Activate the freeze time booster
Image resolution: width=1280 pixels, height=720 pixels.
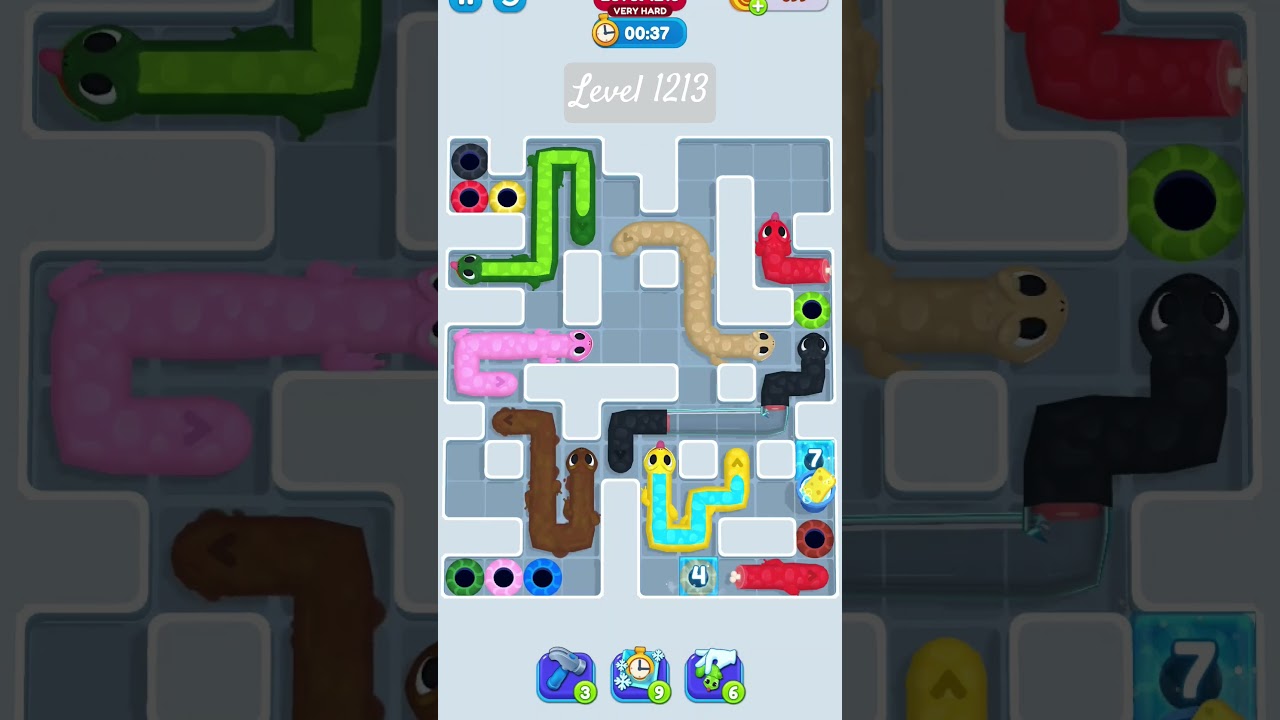(640, 673)
